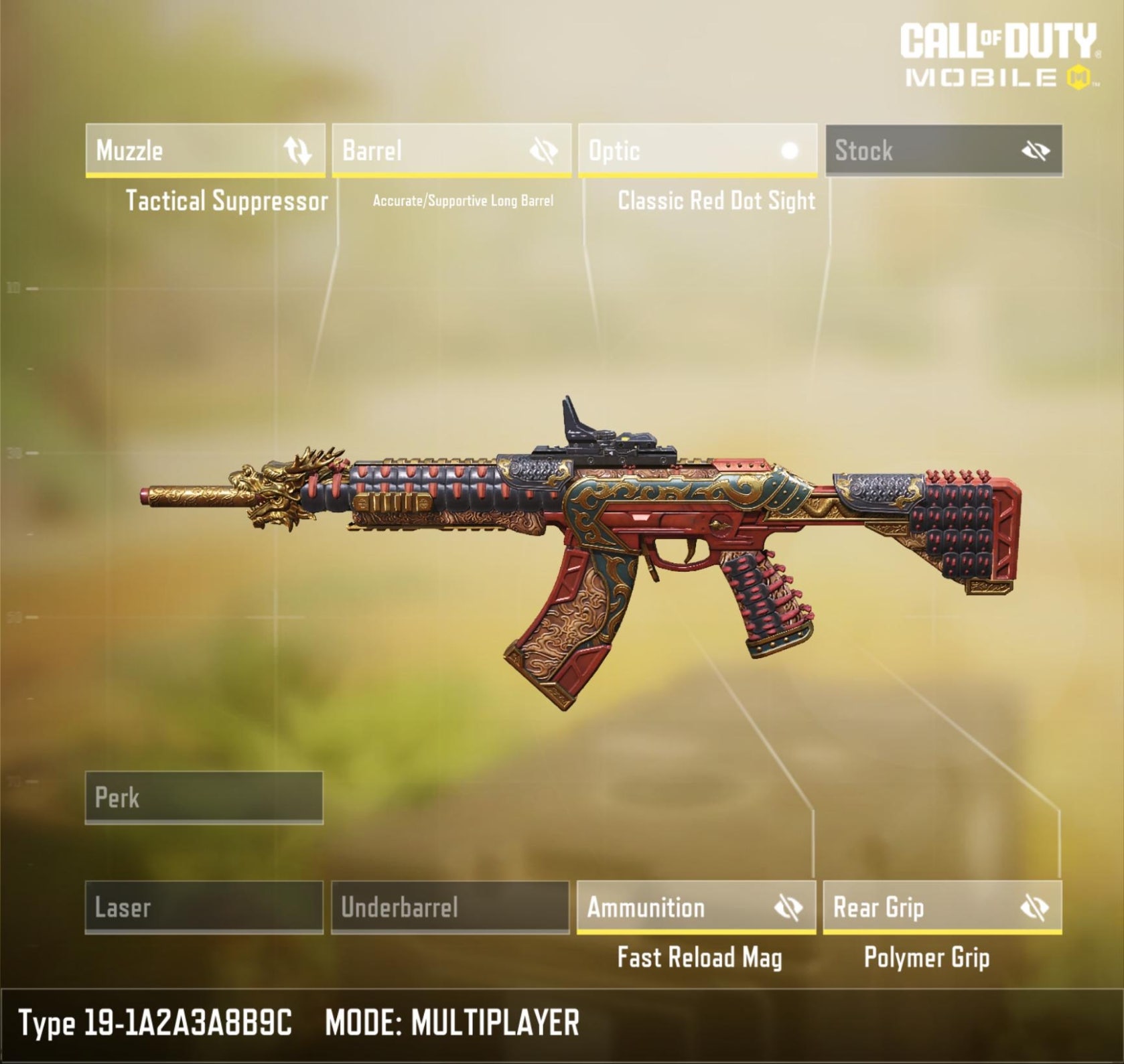Image resolution: width=1124 pixels, height=1064 pixels.
Task: Toggle the Stock visibility eye icon
Action: point(1036,151)
